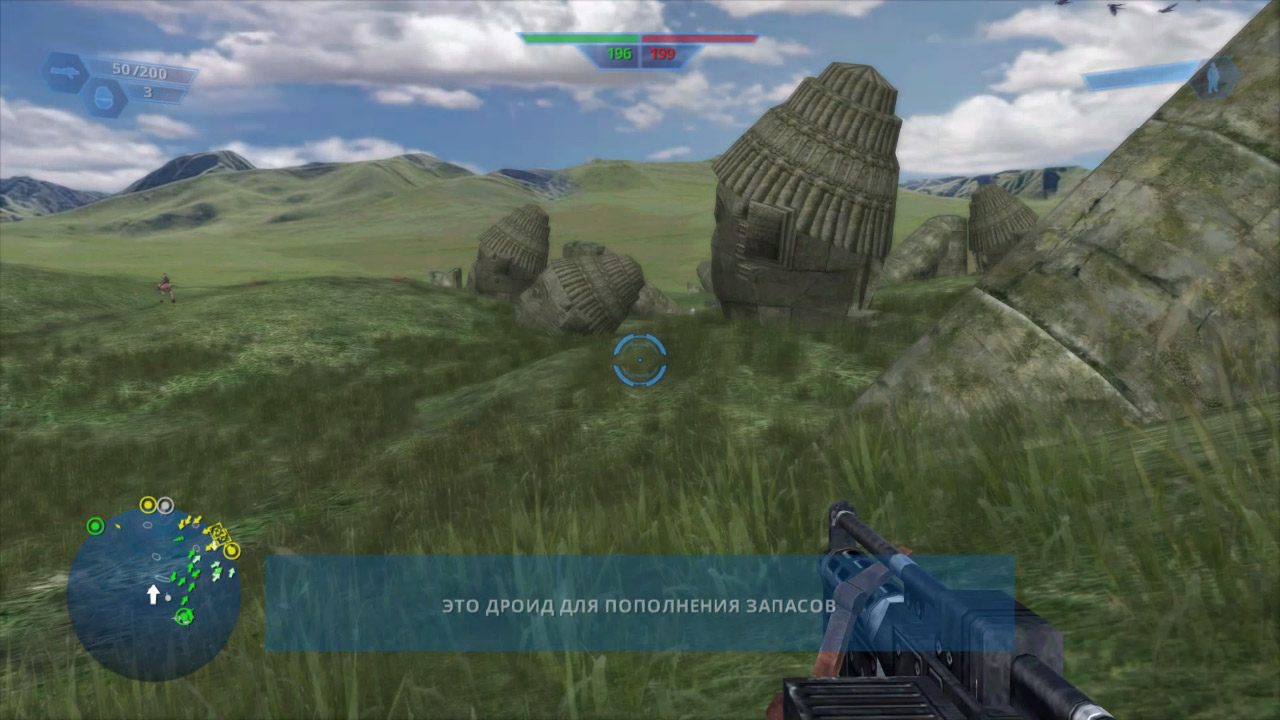Toggle the green command post ring at minimap bottom
This screenshot has width=1280, height=720.
[184, 617]
